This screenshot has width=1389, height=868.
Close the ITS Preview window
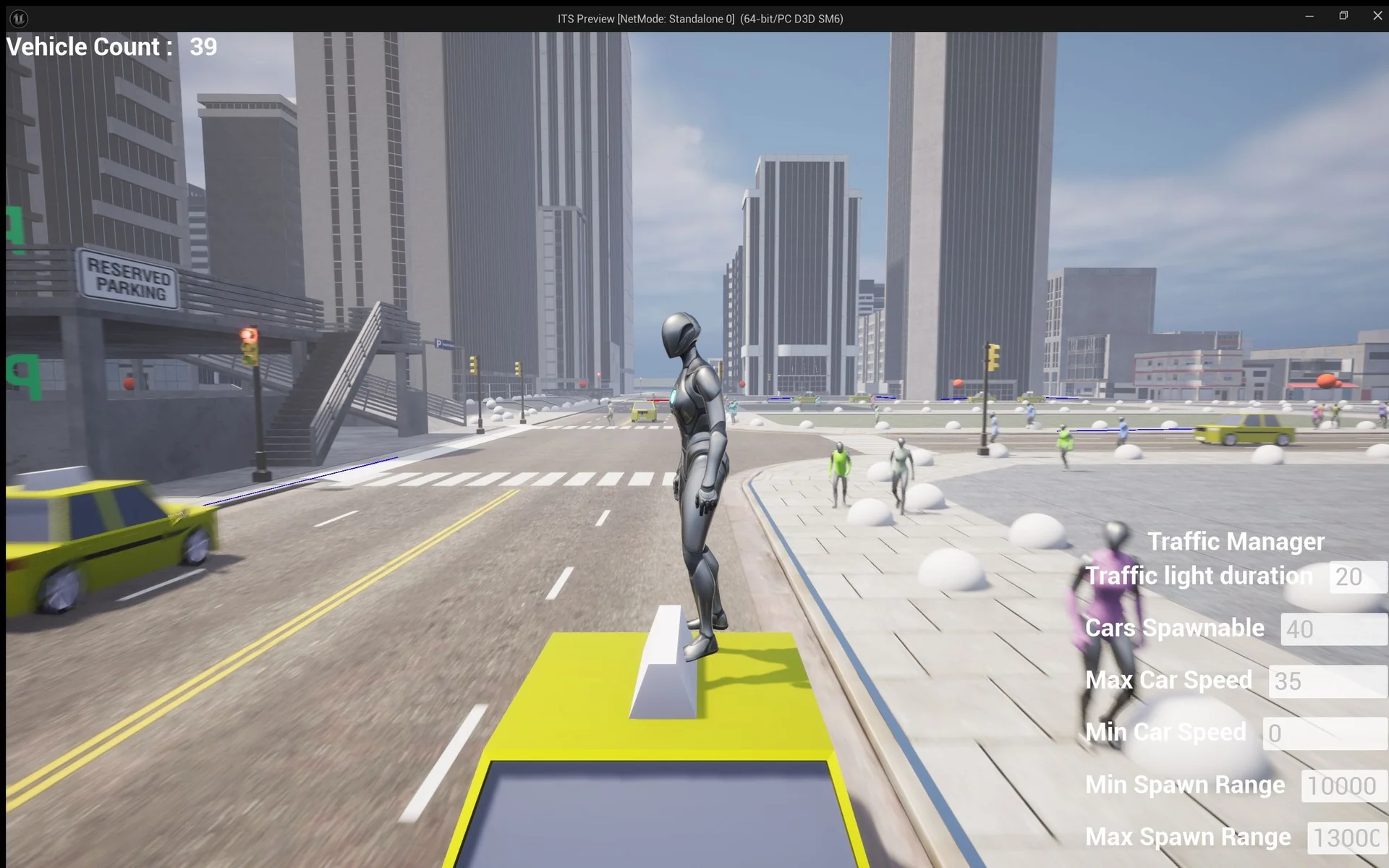[1377, 16]
